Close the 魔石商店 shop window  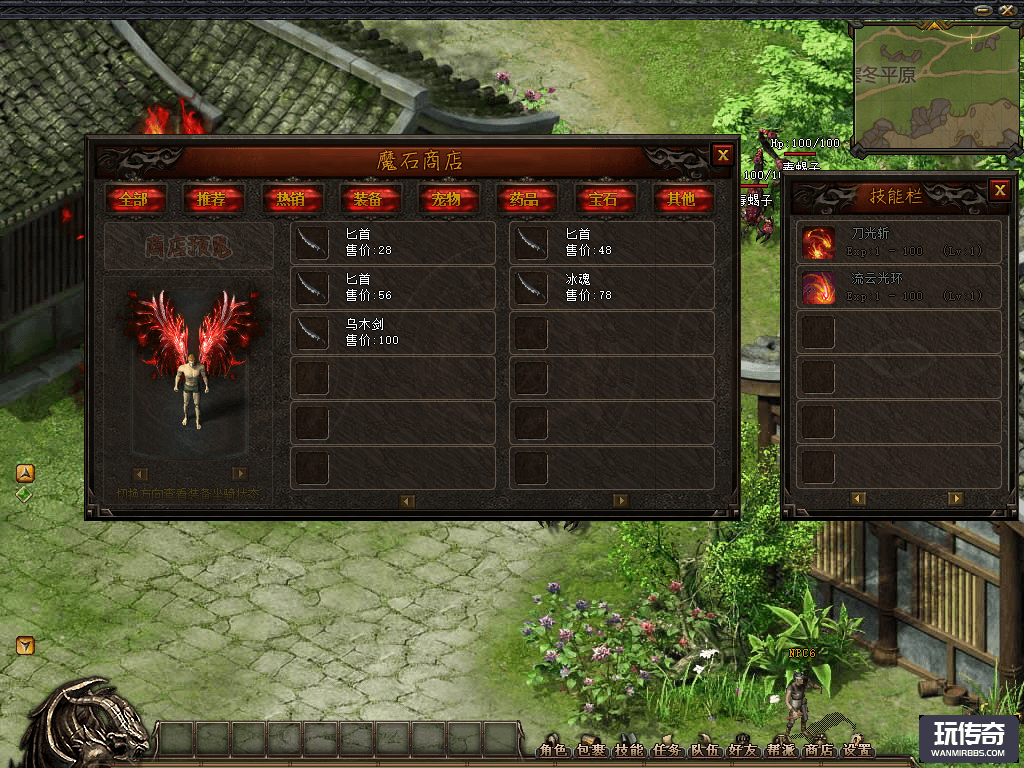click(722, 155)
